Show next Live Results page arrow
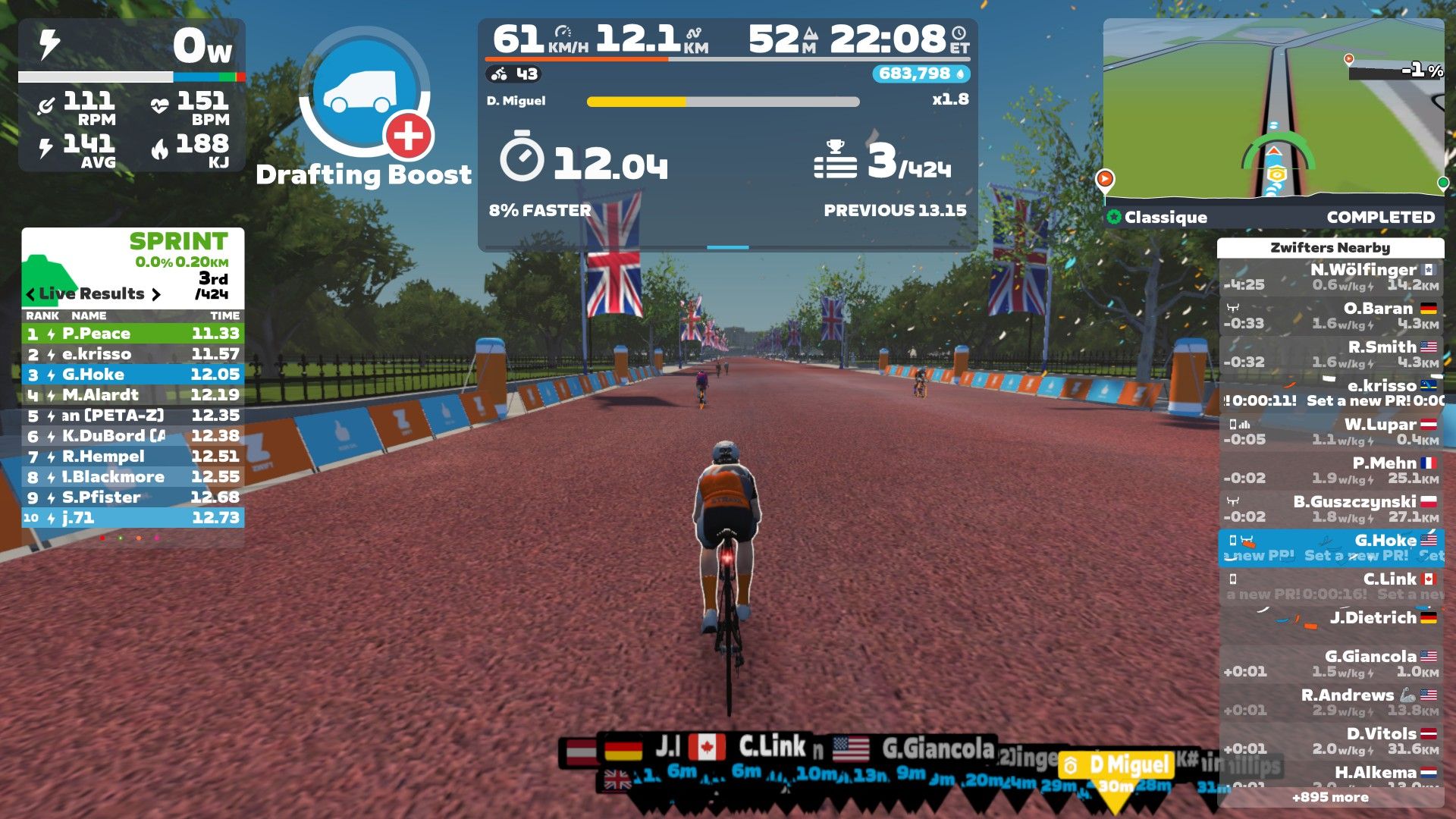The width and height of the screenshot is (1456, 819). pos(156,294)
